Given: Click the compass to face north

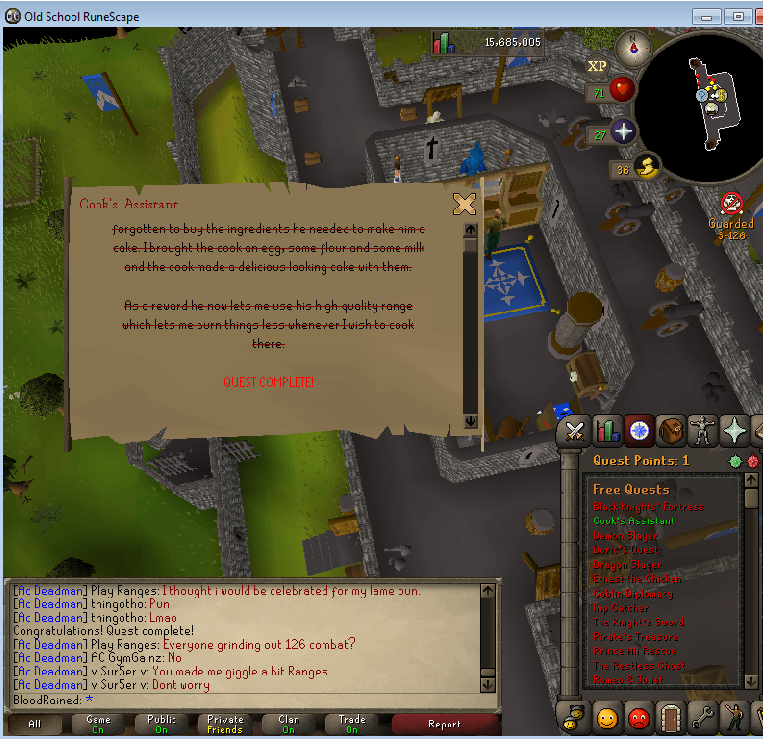Looking at the screenshot, I should pyautogui.click(x=633, y=45).
